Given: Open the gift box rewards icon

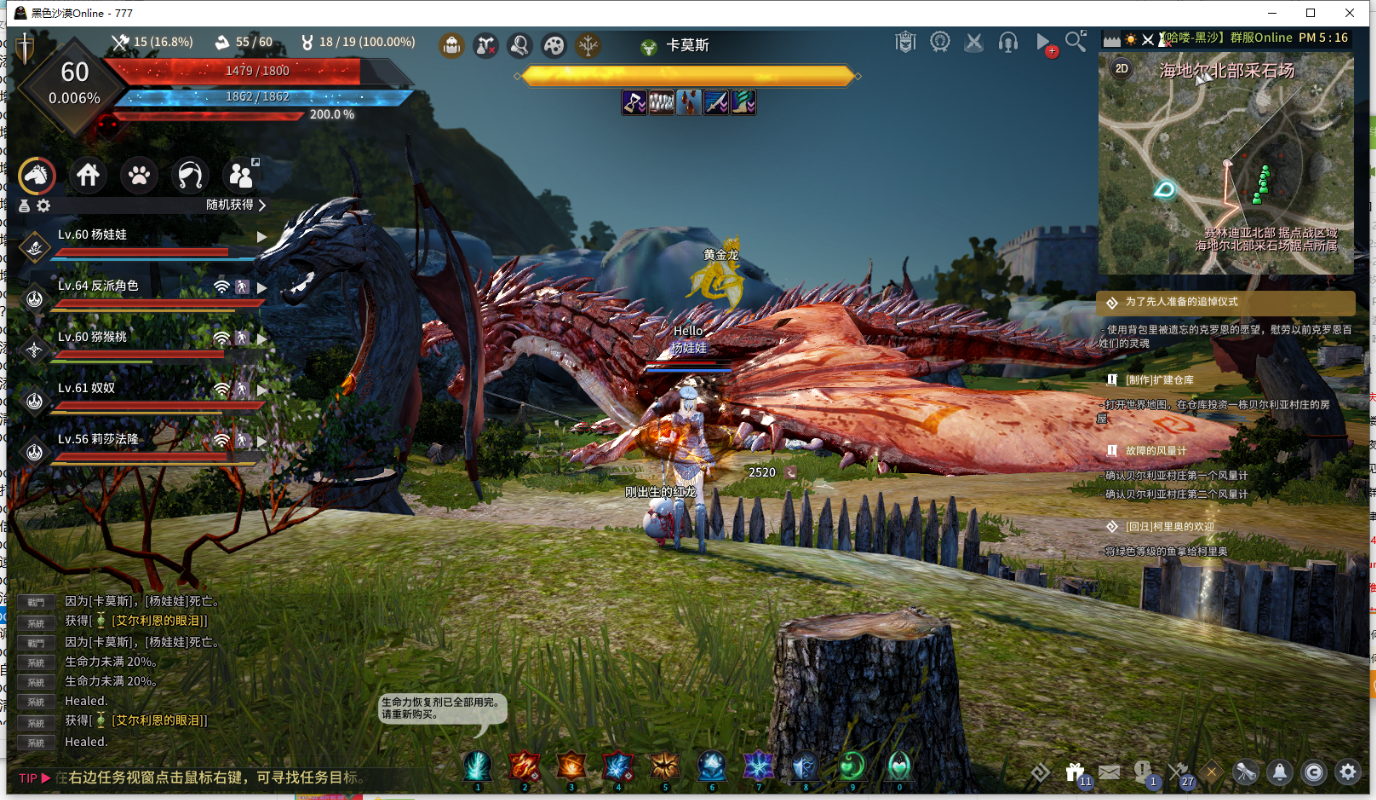Looking at the screenshot, I should (1076, 772).
